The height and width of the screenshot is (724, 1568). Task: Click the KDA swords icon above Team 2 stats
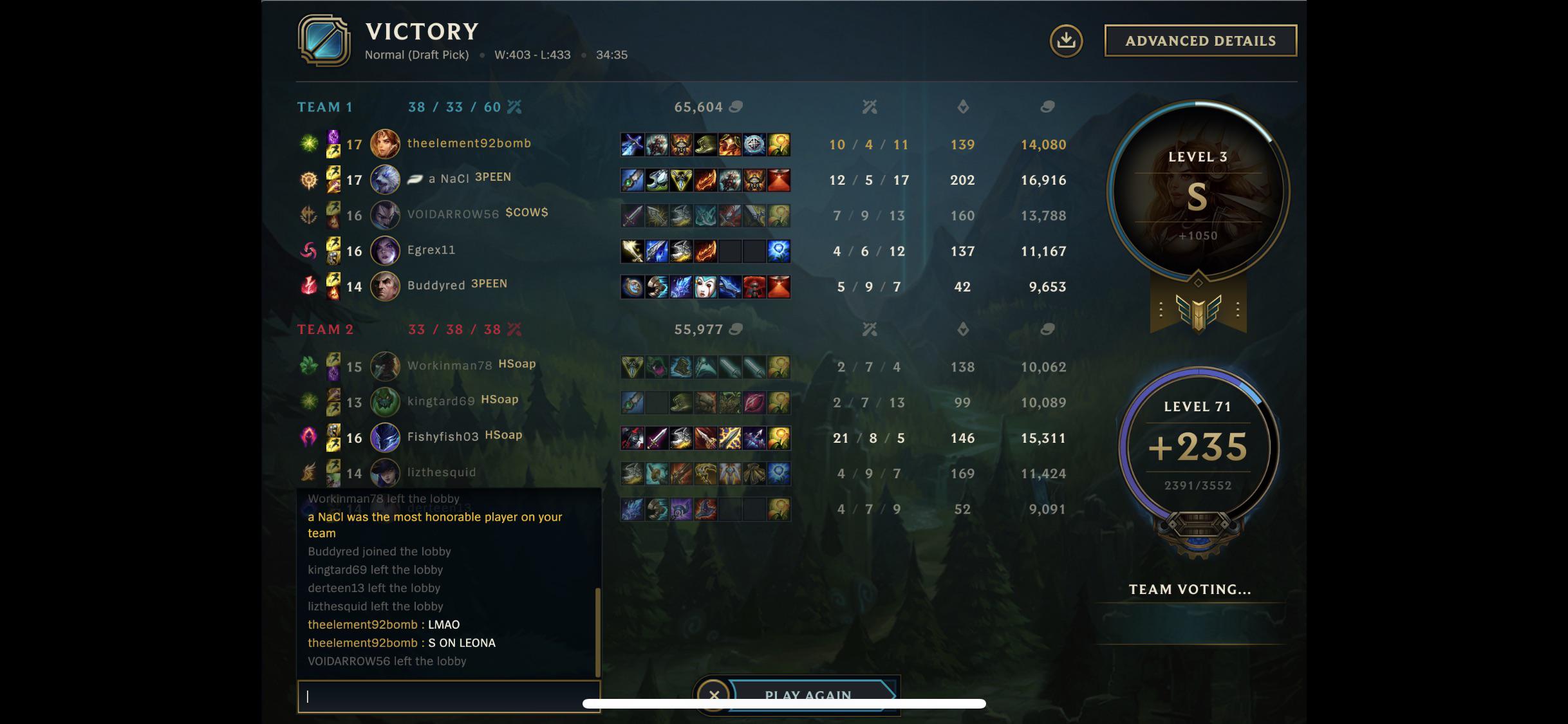tap(870, 330)
